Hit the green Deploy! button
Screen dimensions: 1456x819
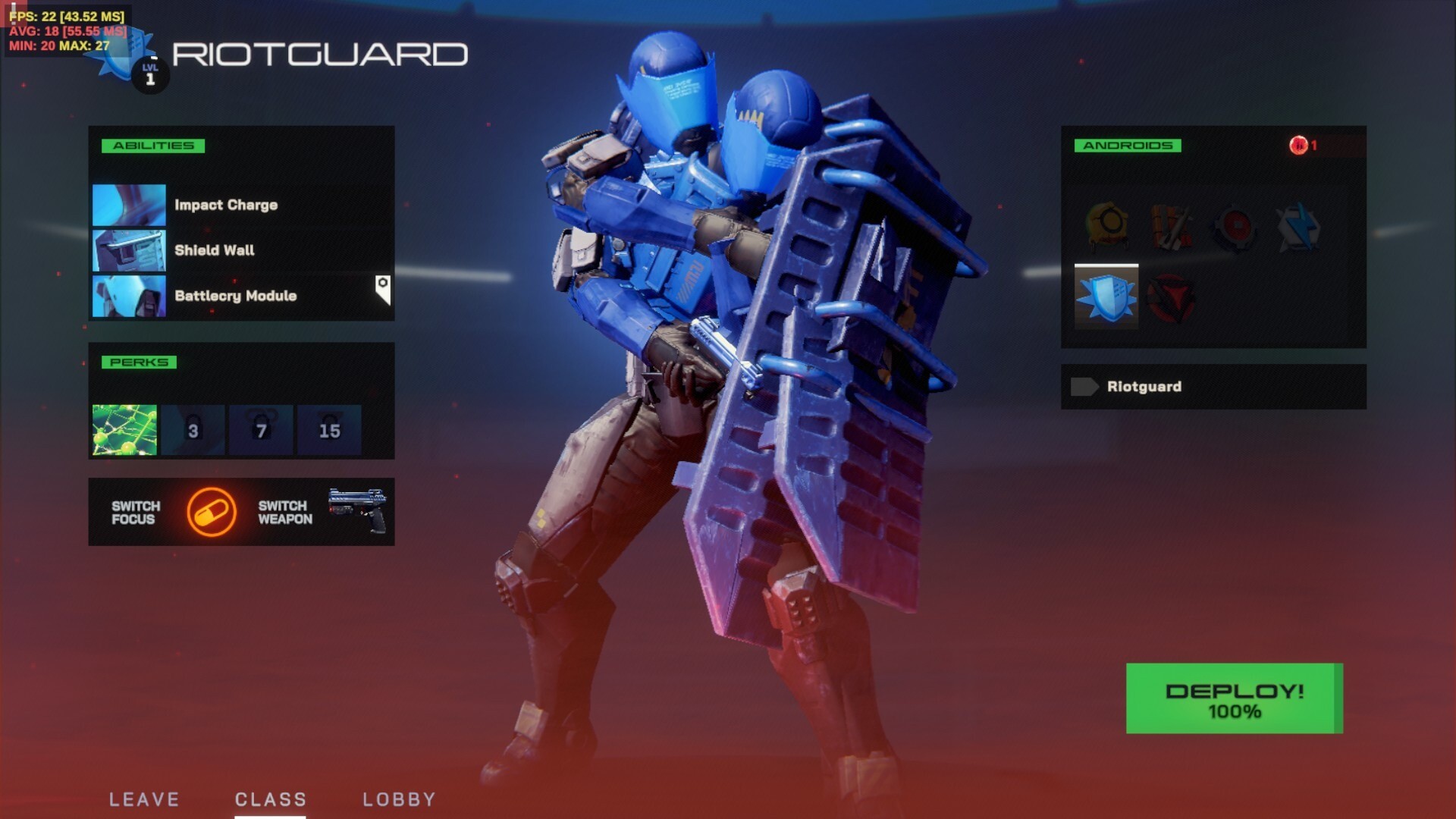pos(1234,698)
